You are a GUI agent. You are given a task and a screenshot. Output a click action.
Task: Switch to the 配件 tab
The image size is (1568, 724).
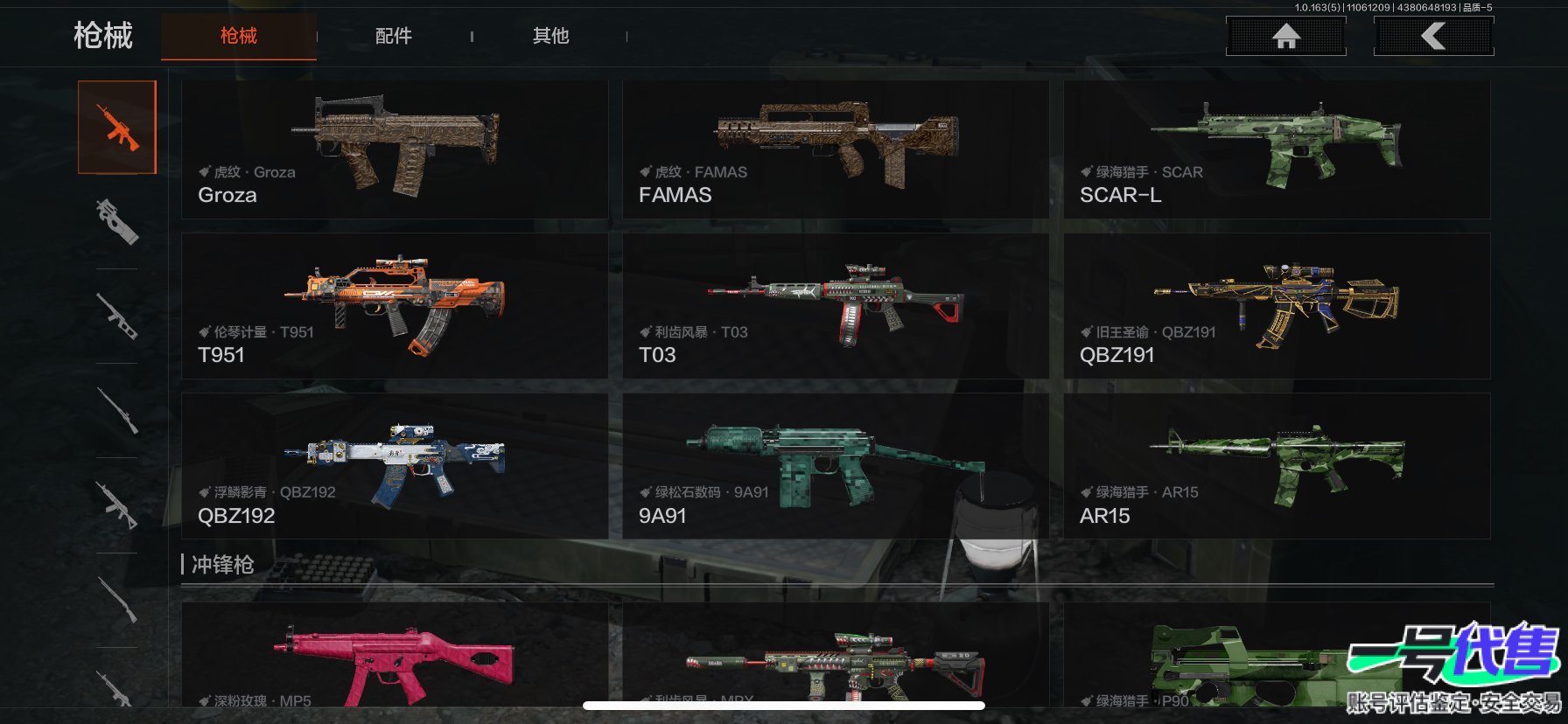tap(394, 36)
